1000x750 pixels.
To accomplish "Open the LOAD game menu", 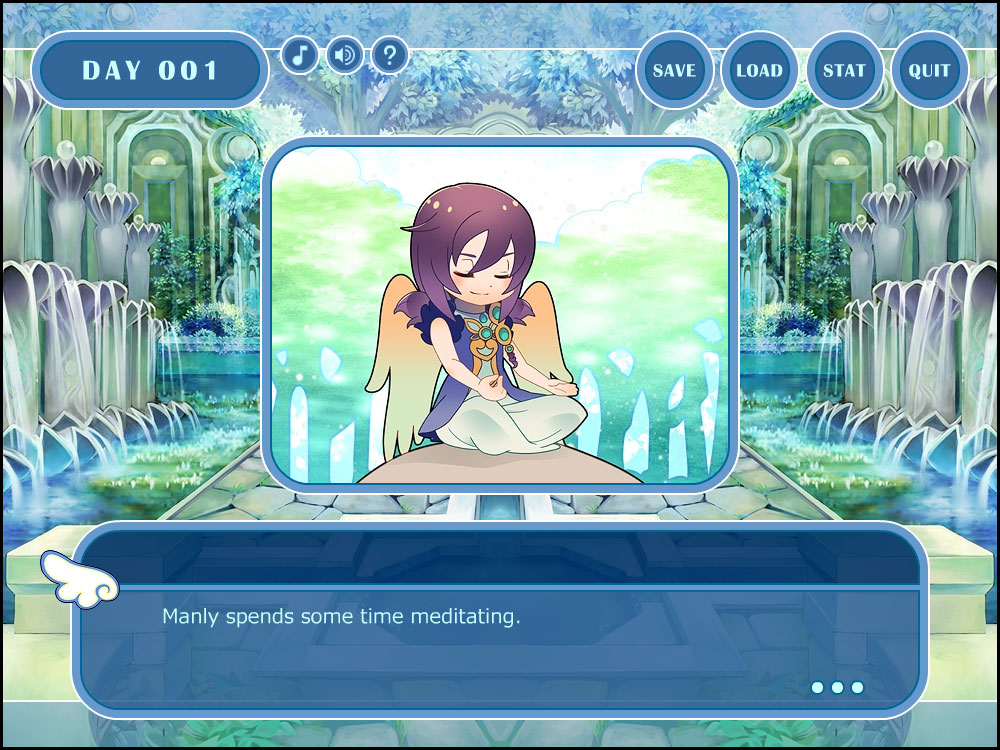I will click(x=759, y=71).
